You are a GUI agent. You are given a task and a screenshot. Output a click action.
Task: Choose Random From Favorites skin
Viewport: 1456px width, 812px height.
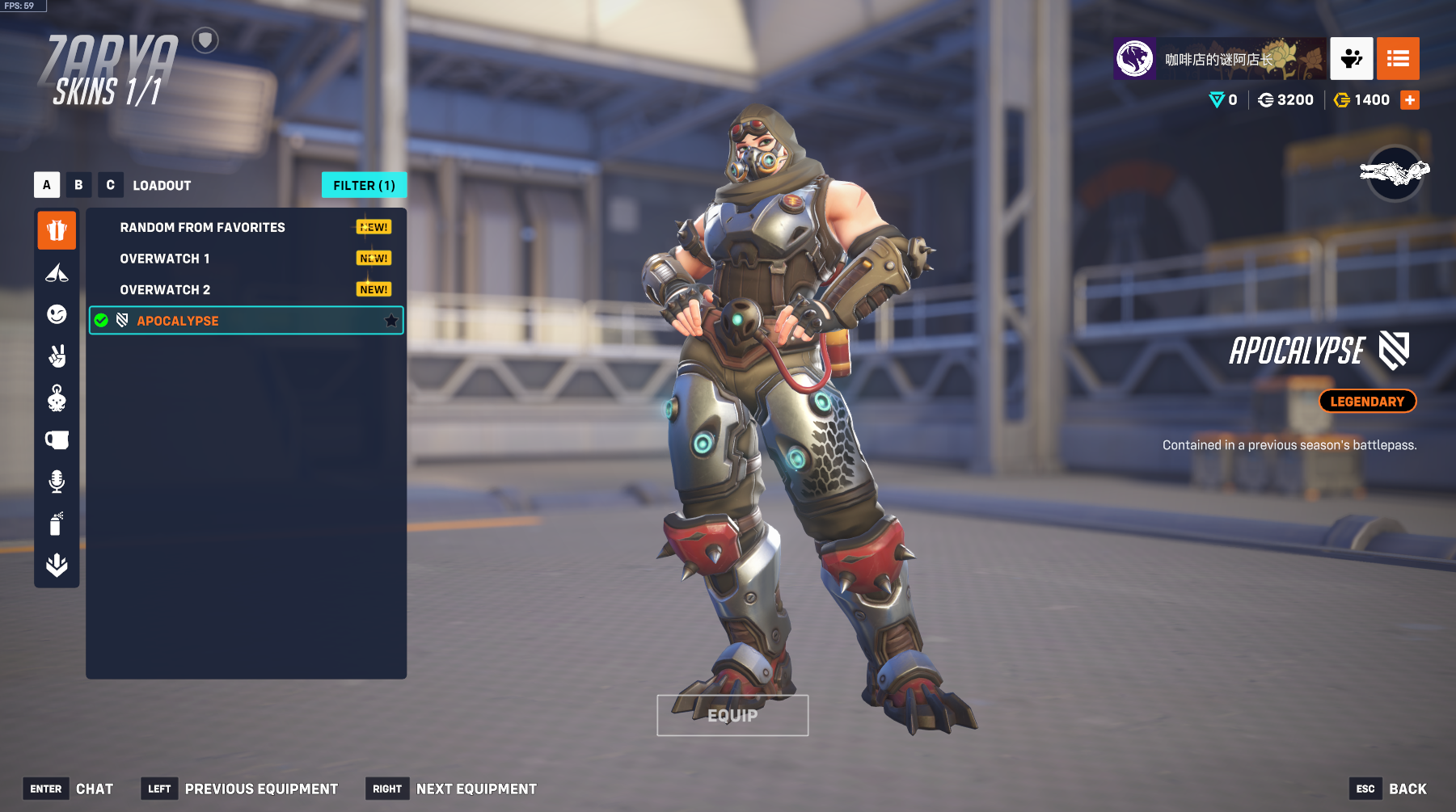click(202, 228)
